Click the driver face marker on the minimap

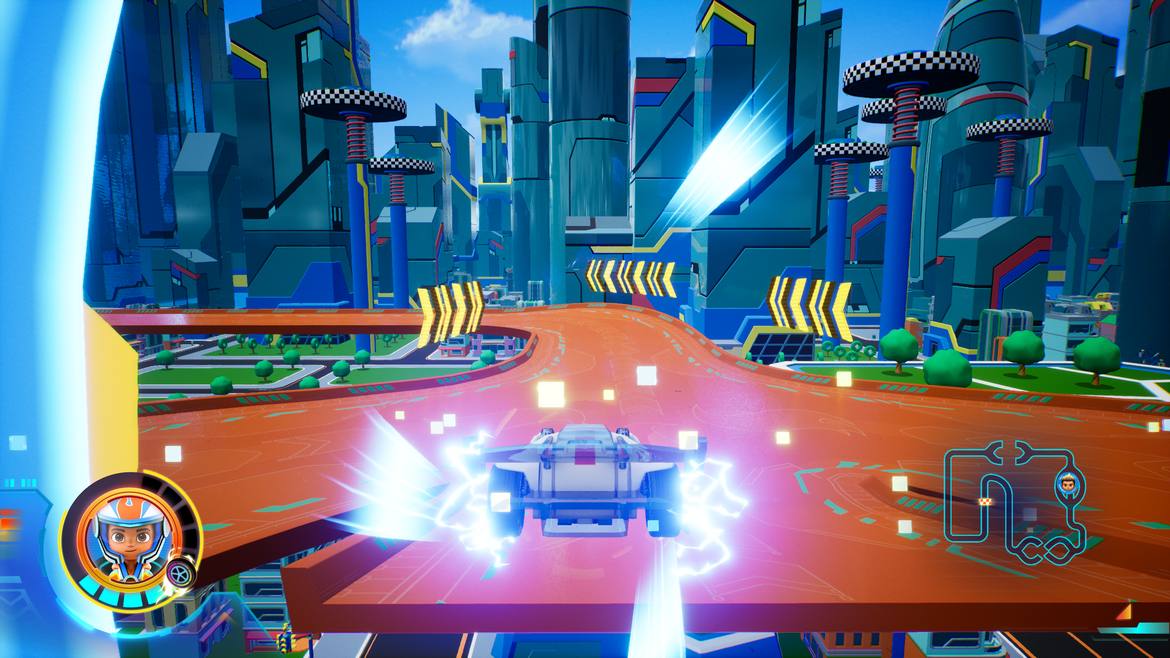[1065, 488]
